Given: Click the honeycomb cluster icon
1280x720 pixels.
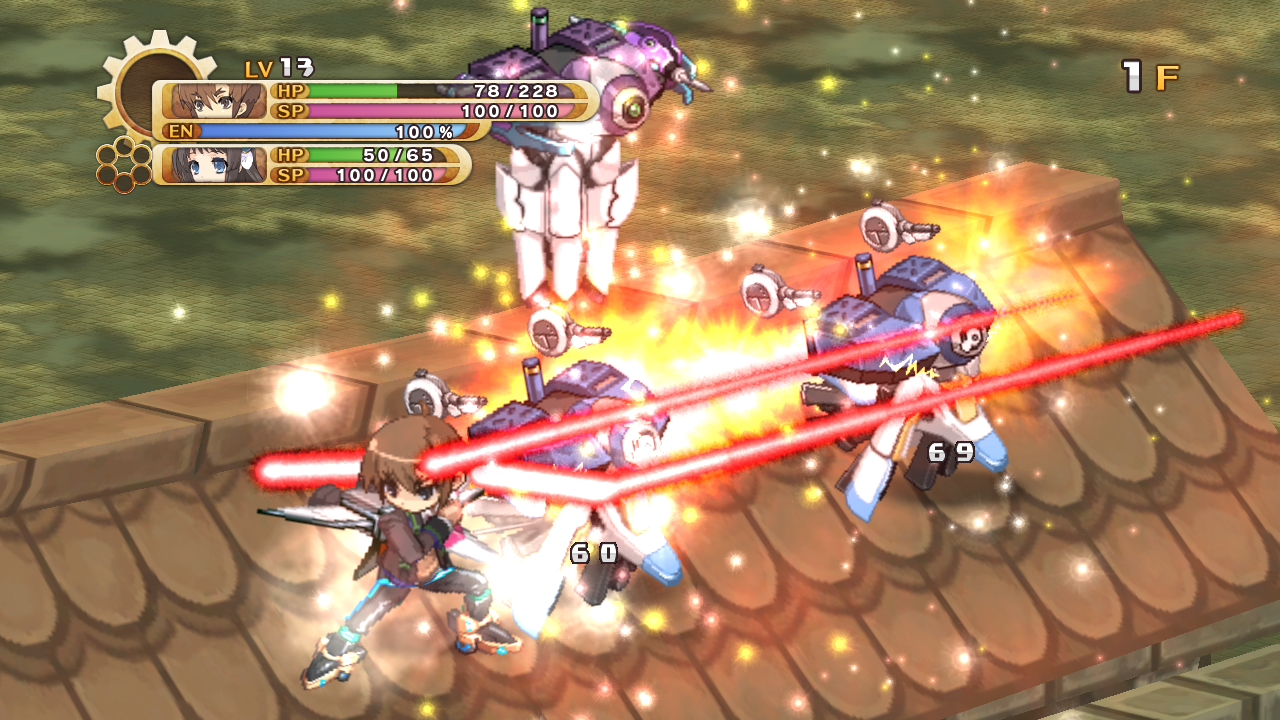Looking at the screenshot, I should 124,164.
